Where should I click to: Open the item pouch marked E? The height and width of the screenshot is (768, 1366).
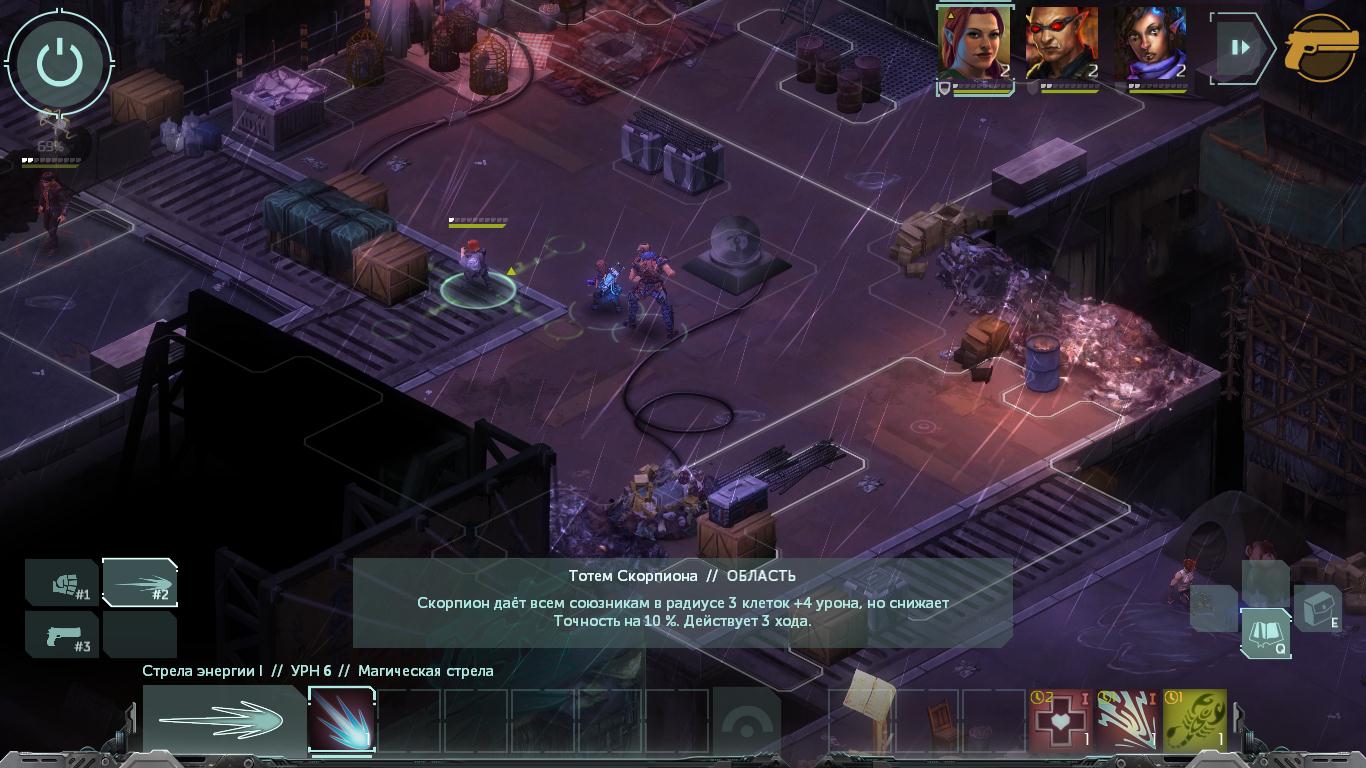tap(1317, 608)
